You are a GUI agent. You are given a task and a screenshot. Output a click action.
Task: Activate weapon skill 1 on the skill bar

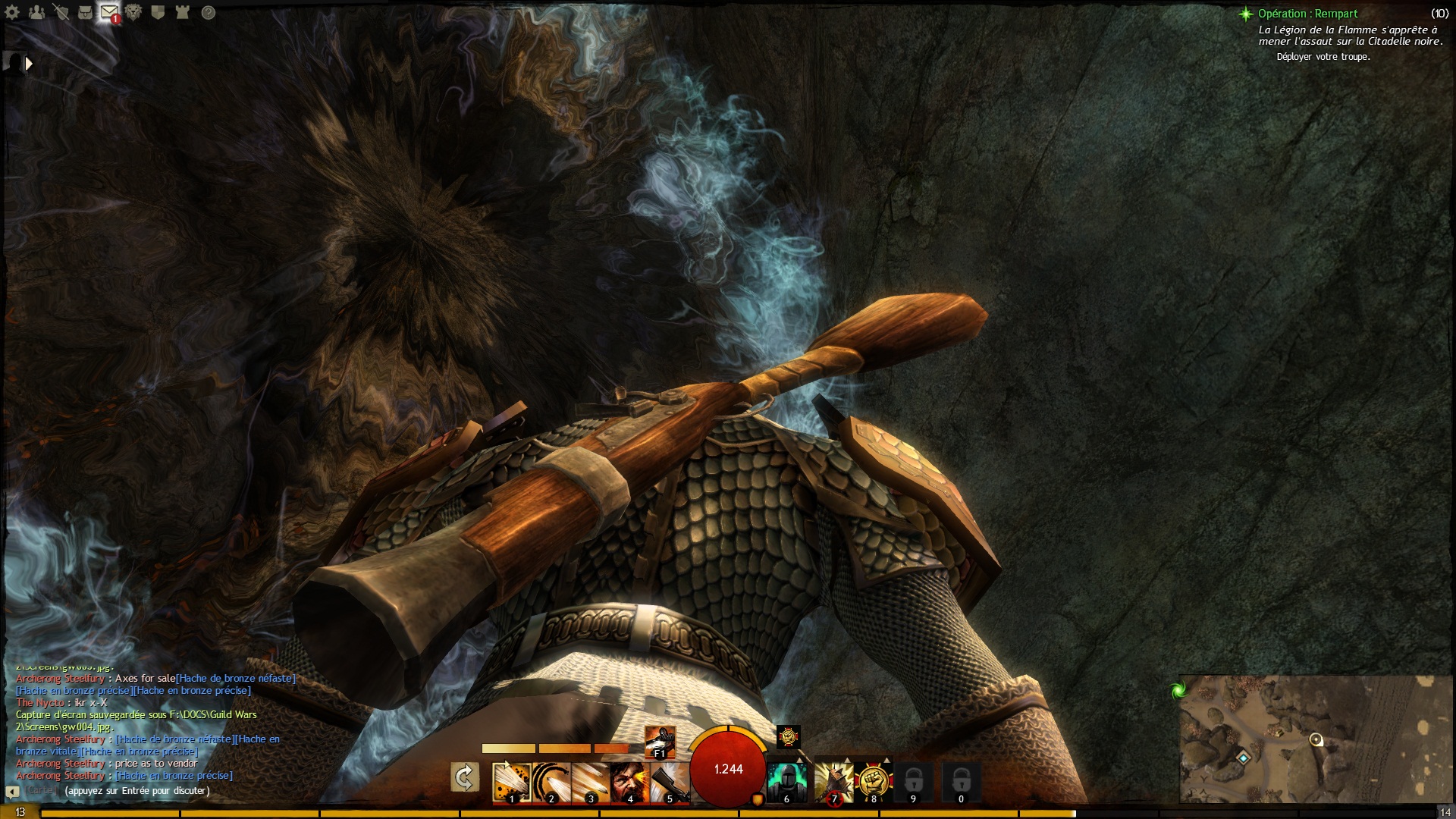tap(511, 781)
